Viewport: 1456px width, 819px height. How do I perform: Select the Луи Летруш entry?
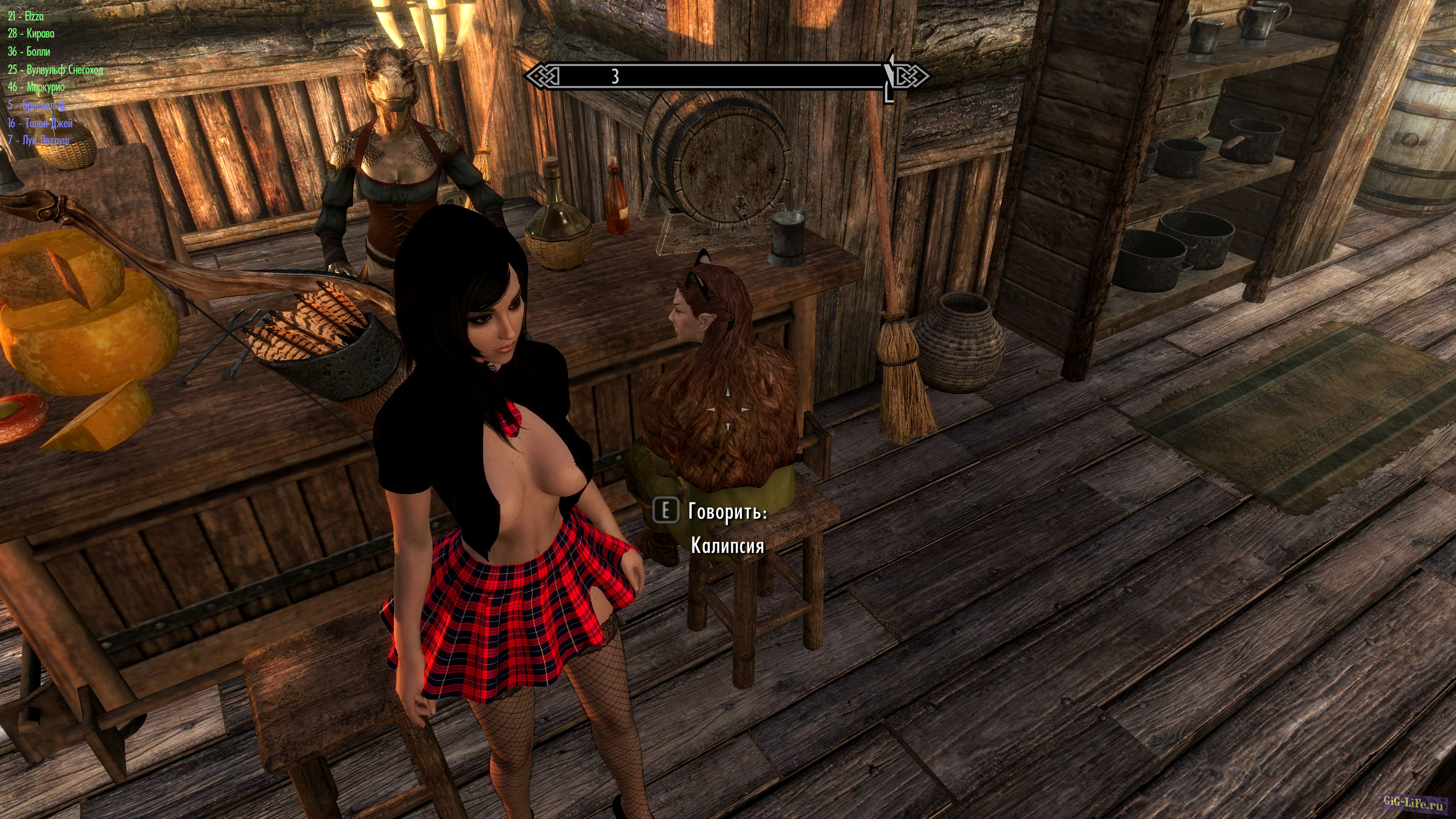(38, 140)
